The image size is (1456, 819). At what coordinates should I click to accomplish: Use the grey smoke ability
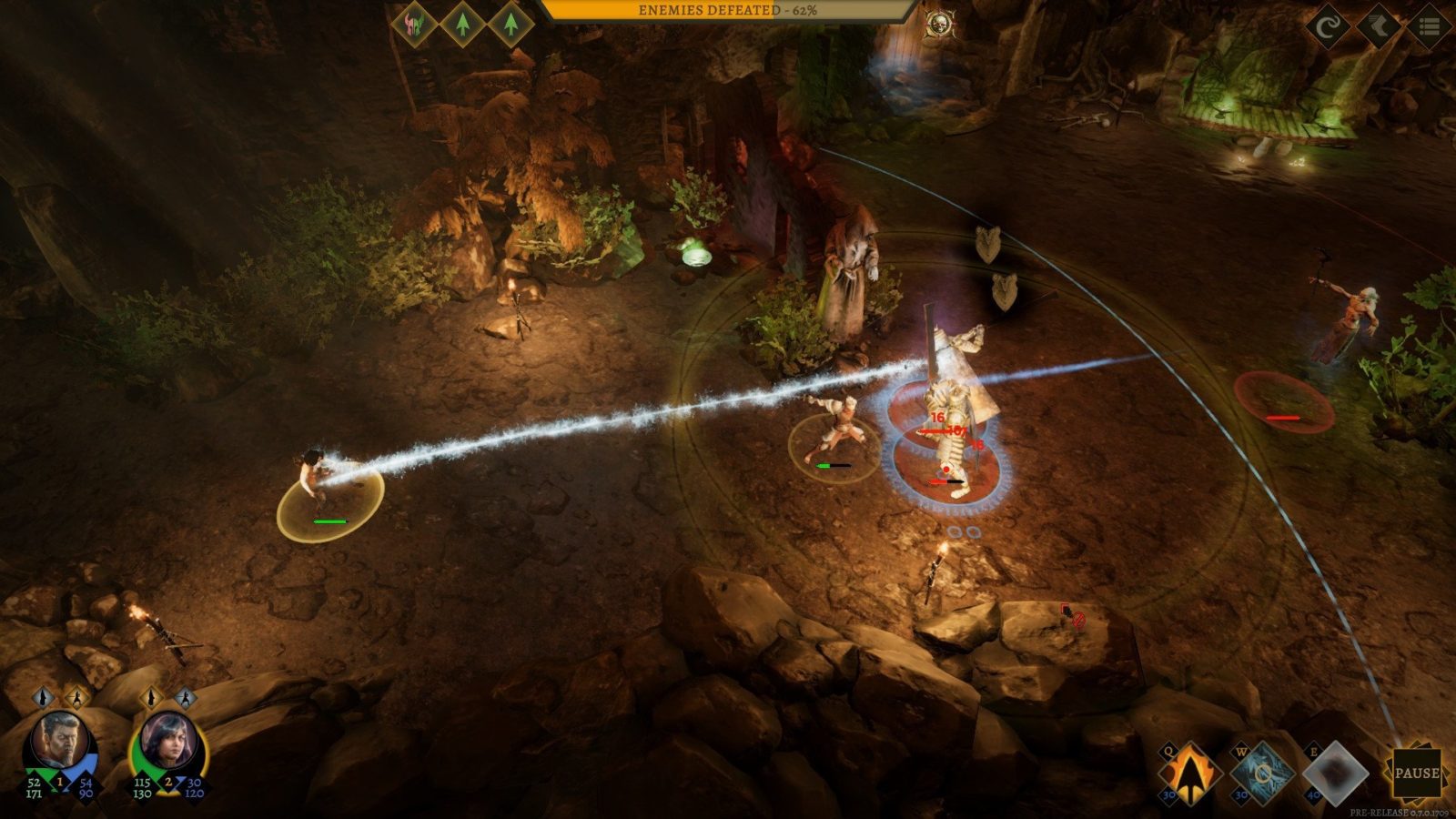tap(1335, 774)
